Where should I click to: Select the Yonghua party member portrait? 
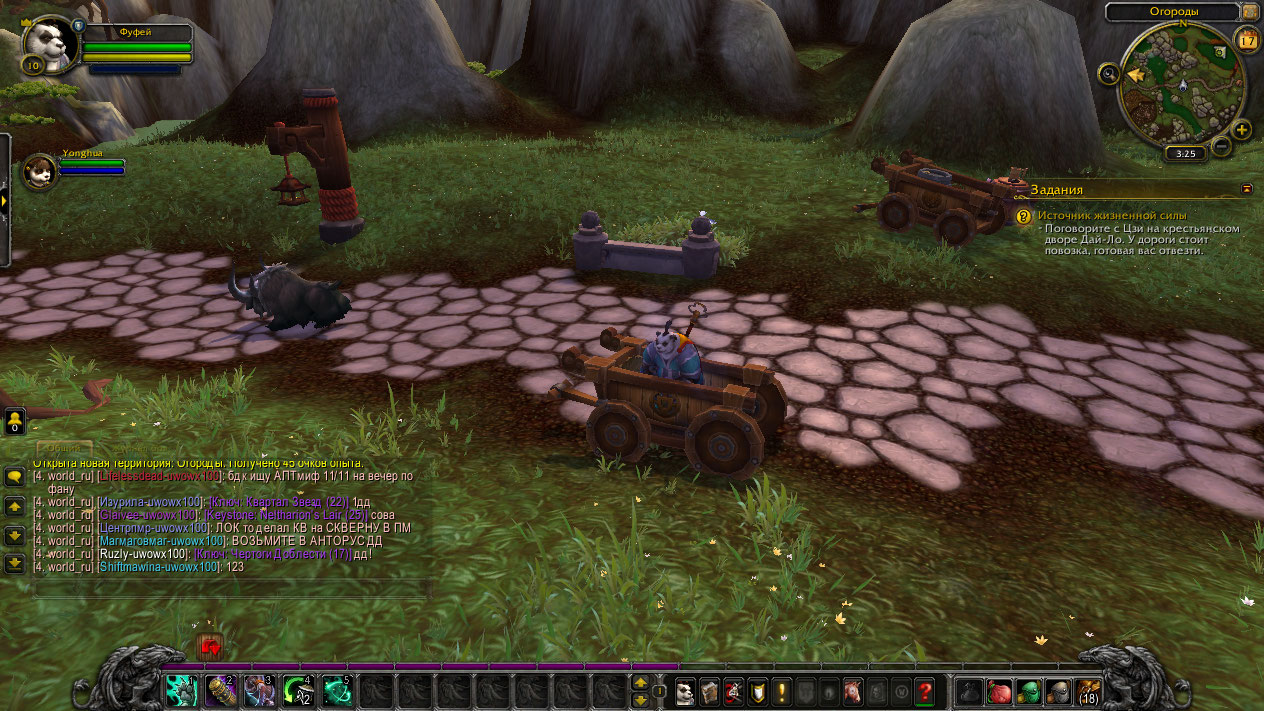coord(41,170)
